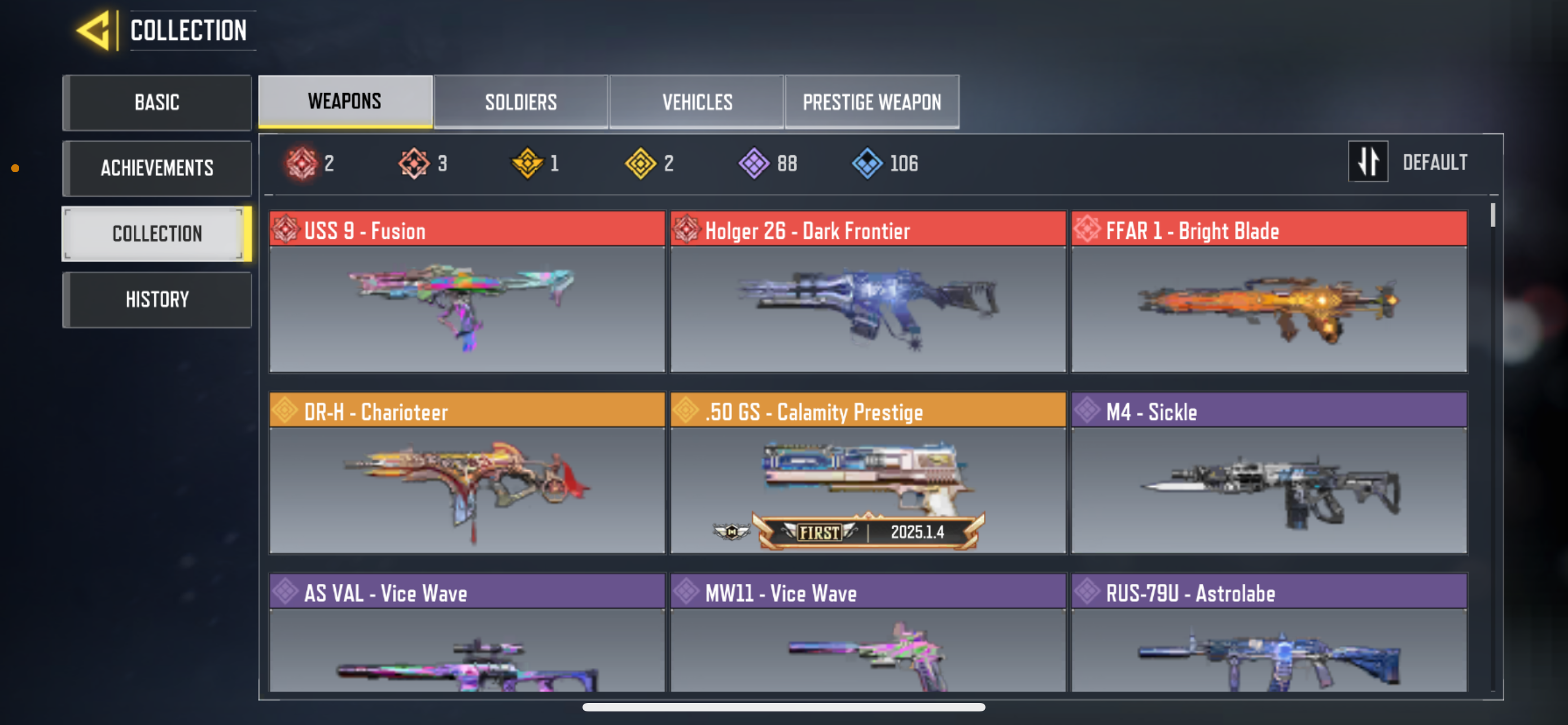Viewport: 1568px width, 725px height.
Task: Select the yellow rarity filter showing 2
Action: (640, 163)
